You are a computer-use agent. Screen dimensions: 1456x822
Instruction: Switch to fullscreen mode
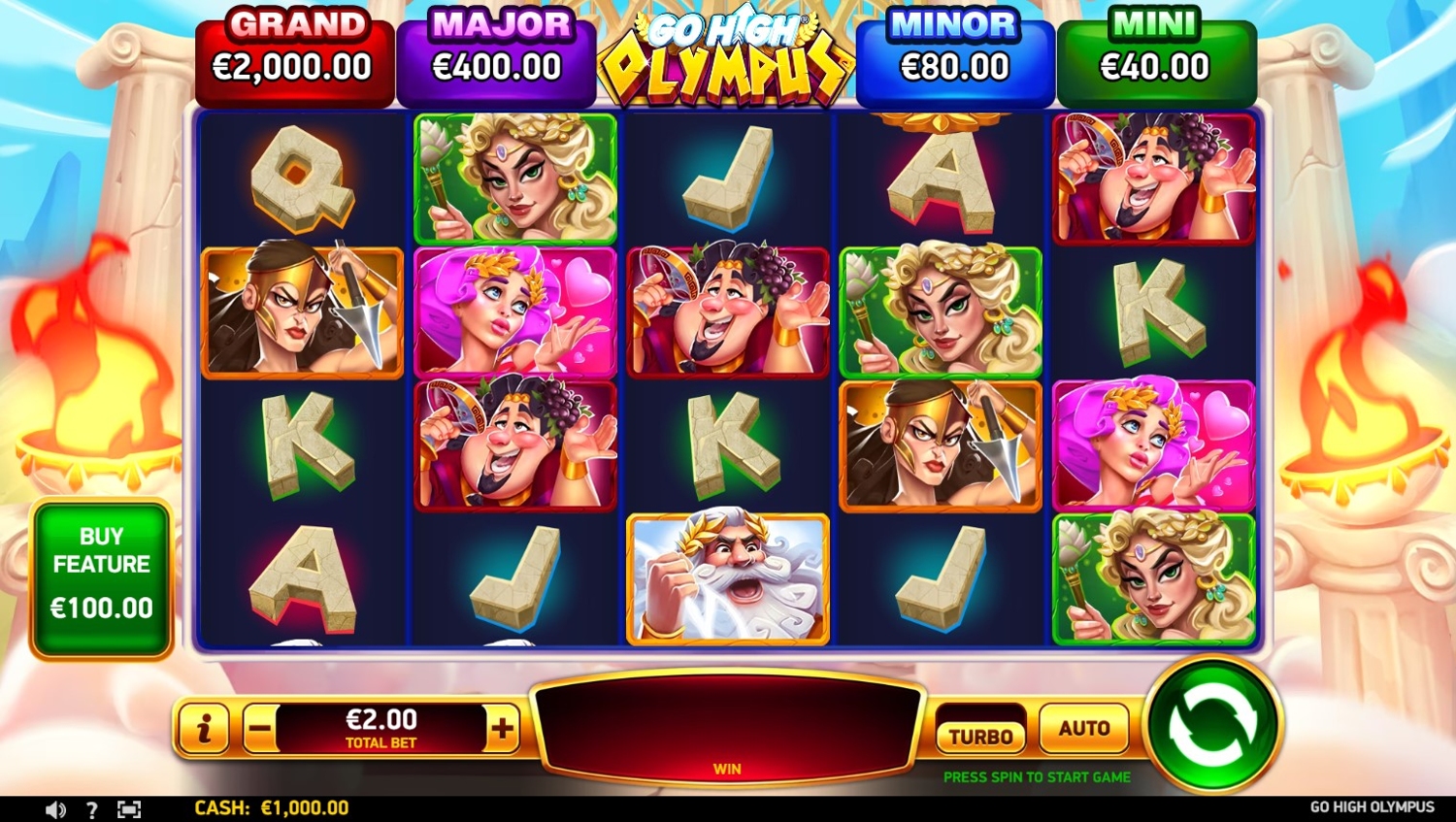point(129,808)
